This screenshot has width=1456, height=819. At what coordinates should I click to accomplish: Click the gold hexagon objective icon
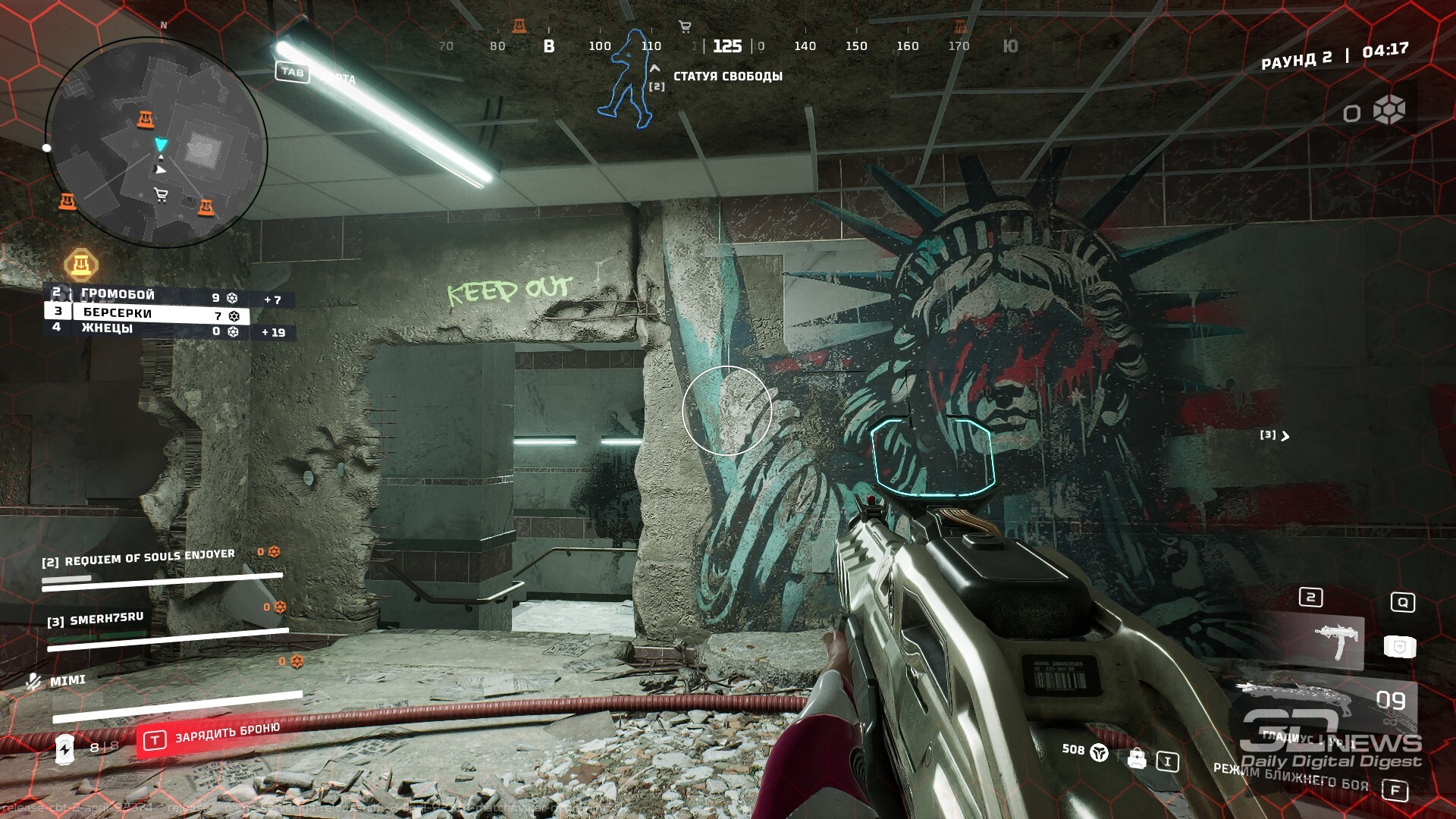coord(80,265)
